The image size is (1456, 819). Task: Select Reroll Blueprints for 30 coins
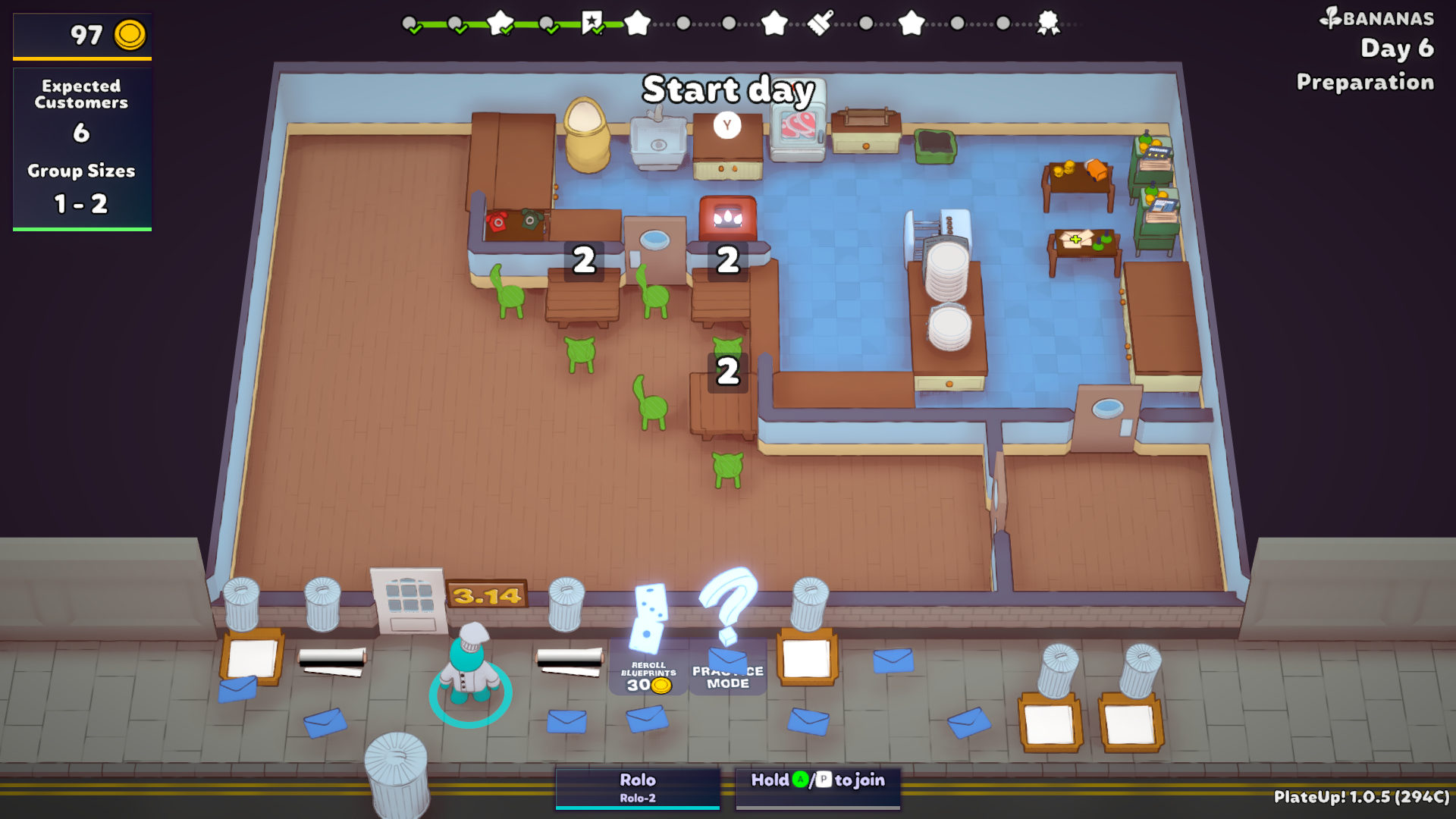[648, 674]
